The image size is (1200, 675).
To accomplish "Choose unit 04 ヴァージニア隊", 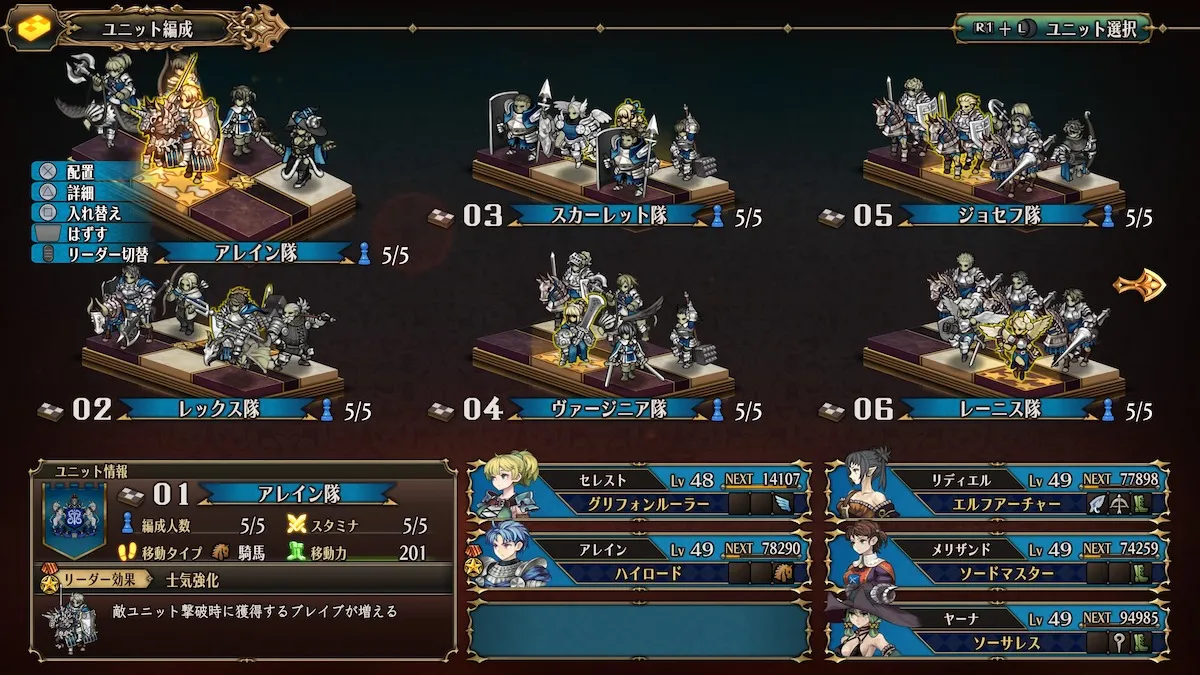I will click(x=608, y=409).
